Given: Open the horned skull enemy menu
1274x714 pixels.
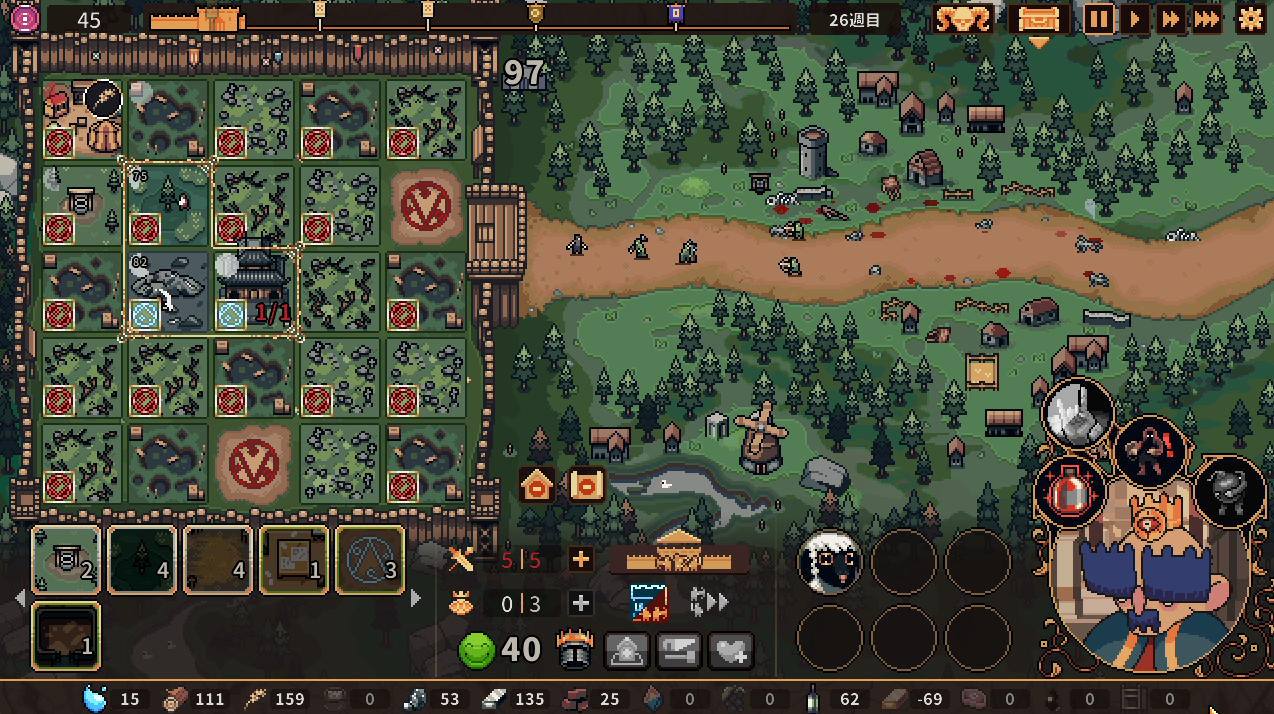Looking at the screenshot, I should pyautogui.click(x=962, y=20).
